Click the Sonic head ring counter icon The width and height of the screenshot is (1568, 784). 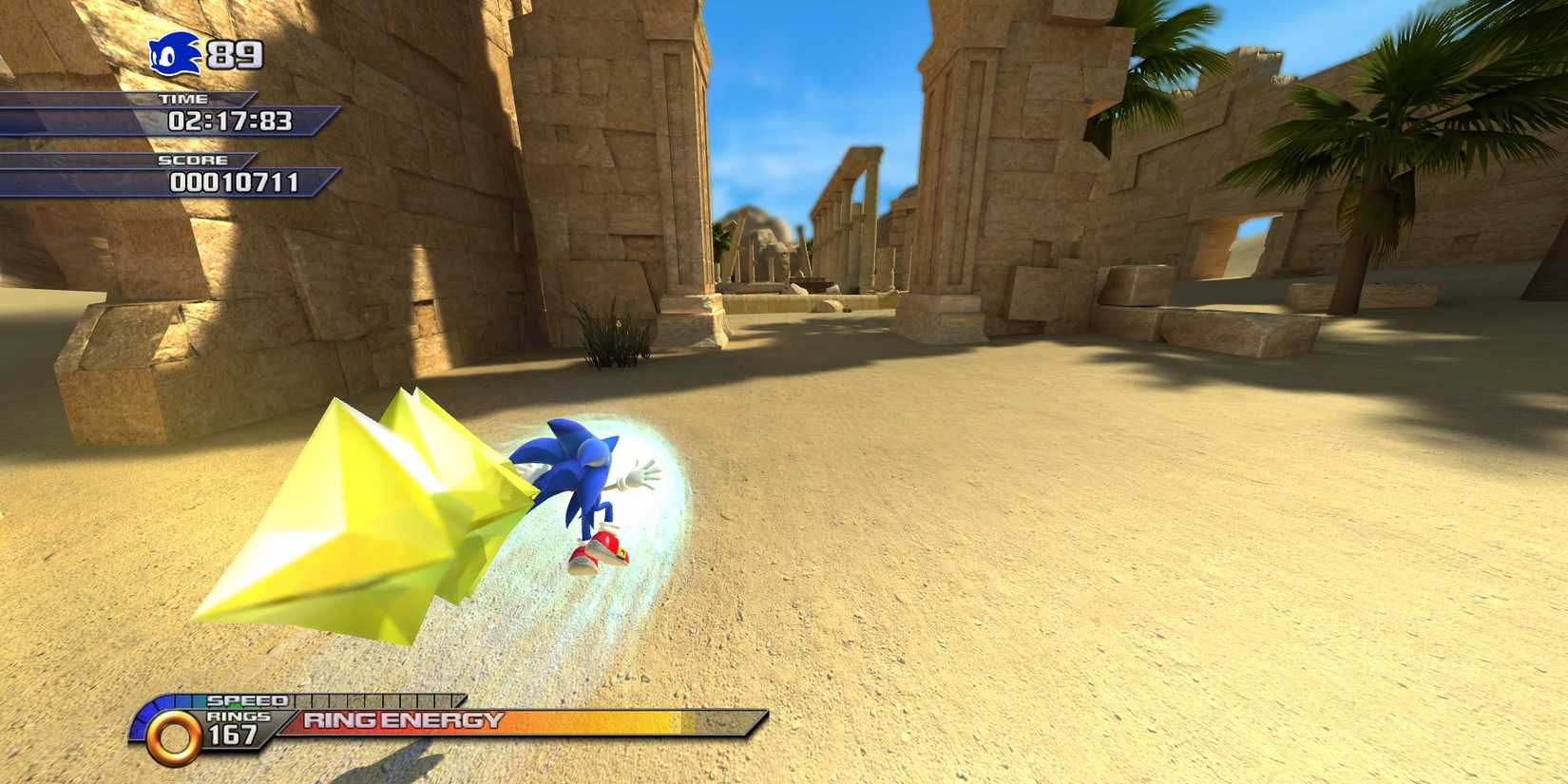[x=175, y=54]
